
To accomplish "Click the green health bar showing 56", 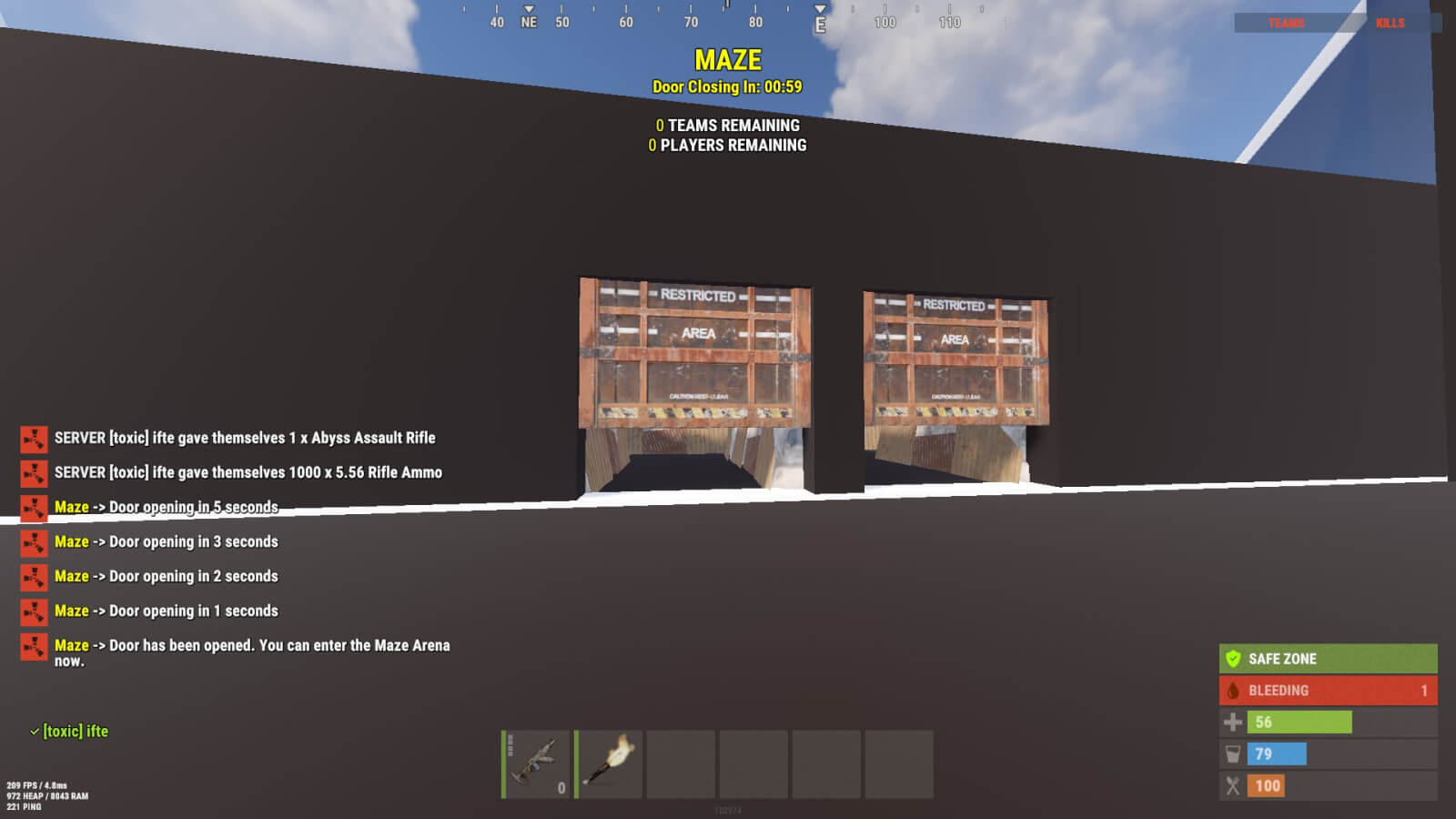I will [x=1297, y=722].
